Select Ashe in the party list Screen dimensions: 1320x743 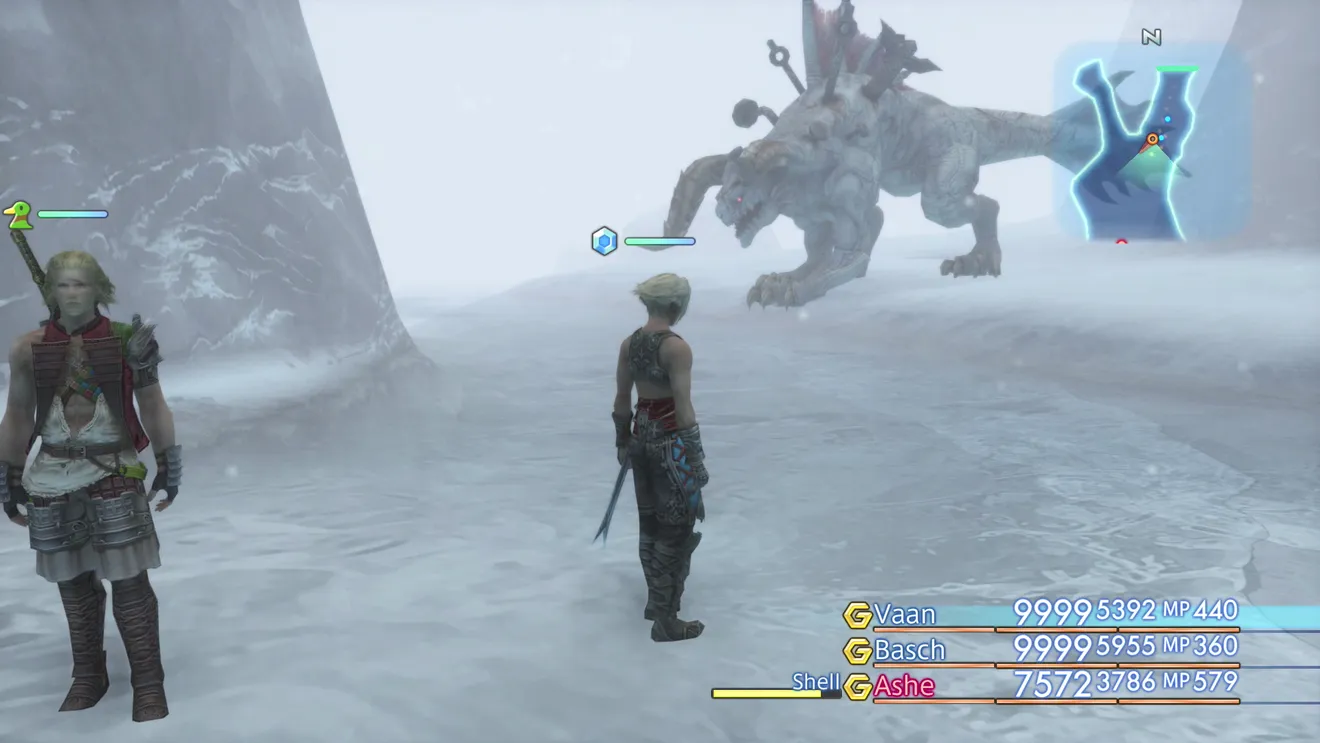pos(904,686)
